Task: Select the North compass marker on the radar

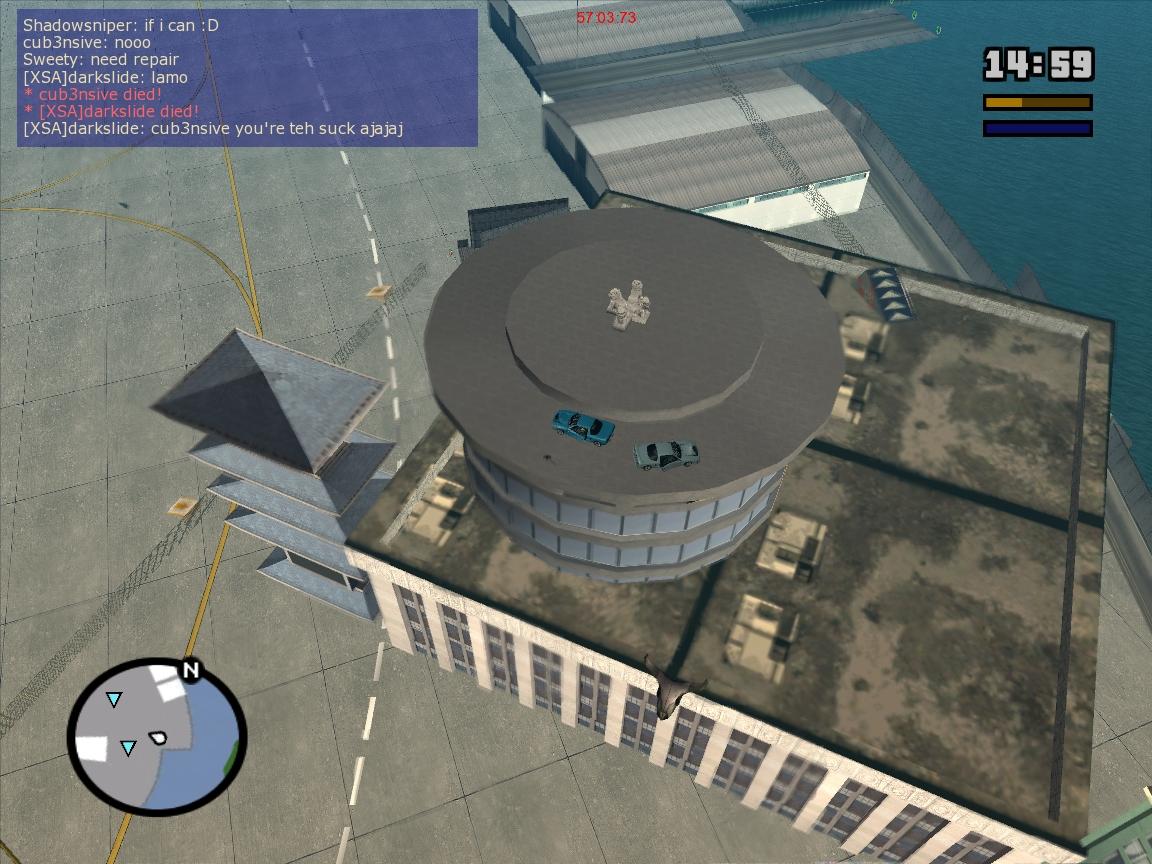Action: point(190,670)
